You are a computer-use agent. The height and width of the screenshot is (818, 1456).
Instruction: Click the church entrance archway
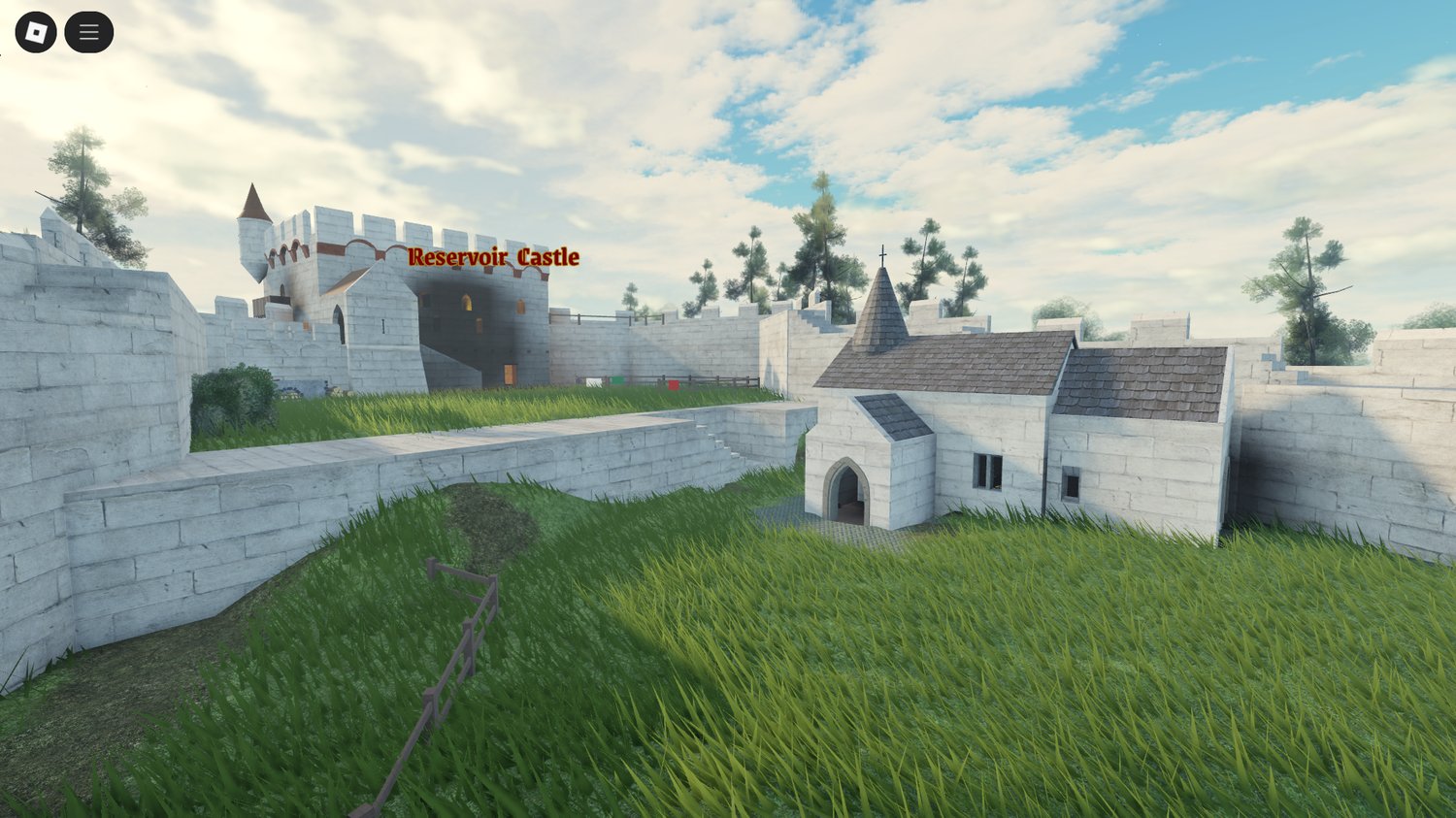[x=846, y=490]
